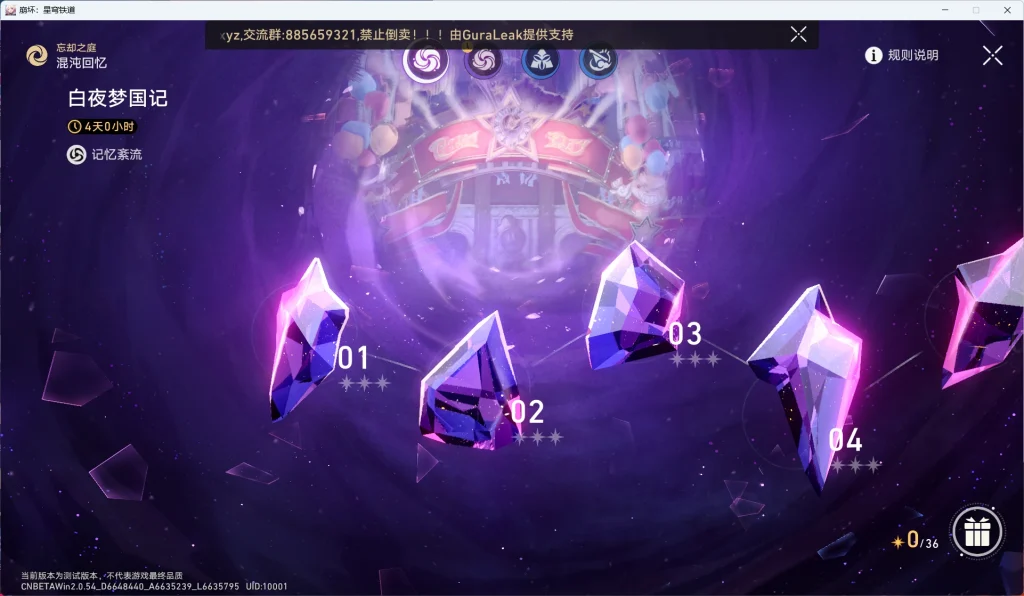
Task: Close the game window
Action: click(1008, 9)
